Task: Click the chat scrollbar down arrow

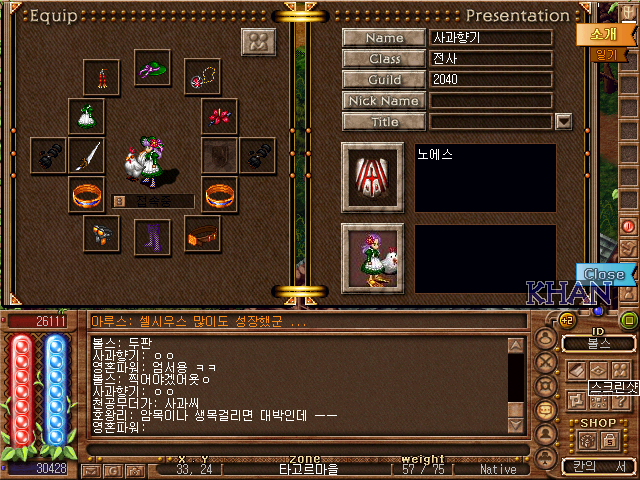Action: [x=516, y=425]
